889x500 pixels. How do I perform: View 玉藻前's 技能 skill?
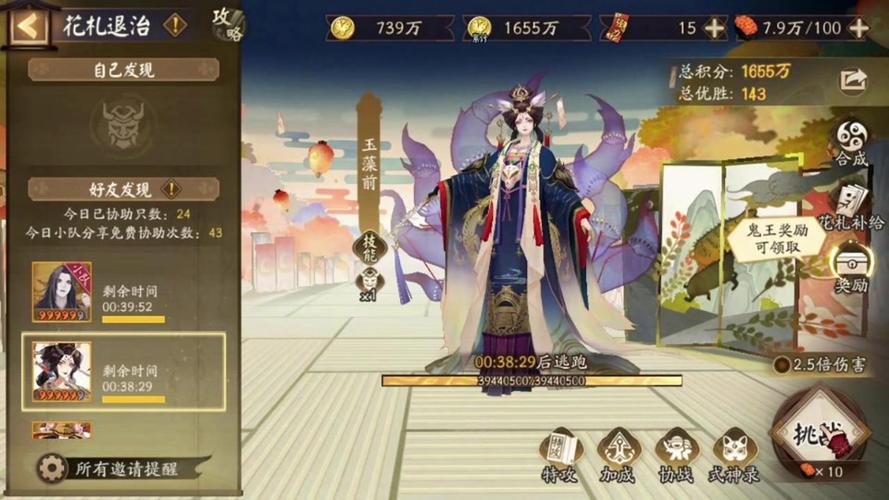tap(369, 247)
